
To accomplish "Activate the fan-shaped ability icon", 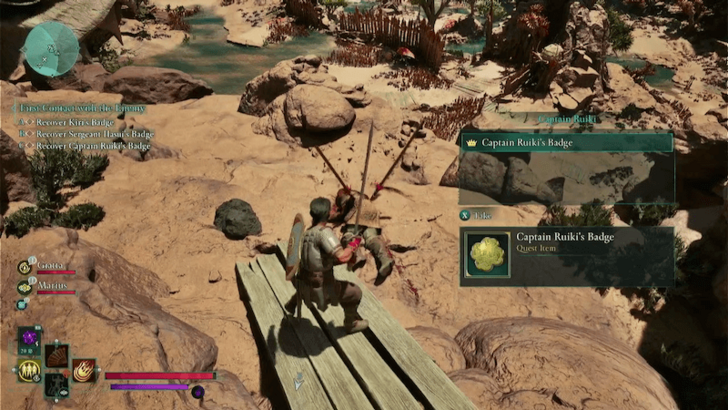I will [x=57, y=355].
